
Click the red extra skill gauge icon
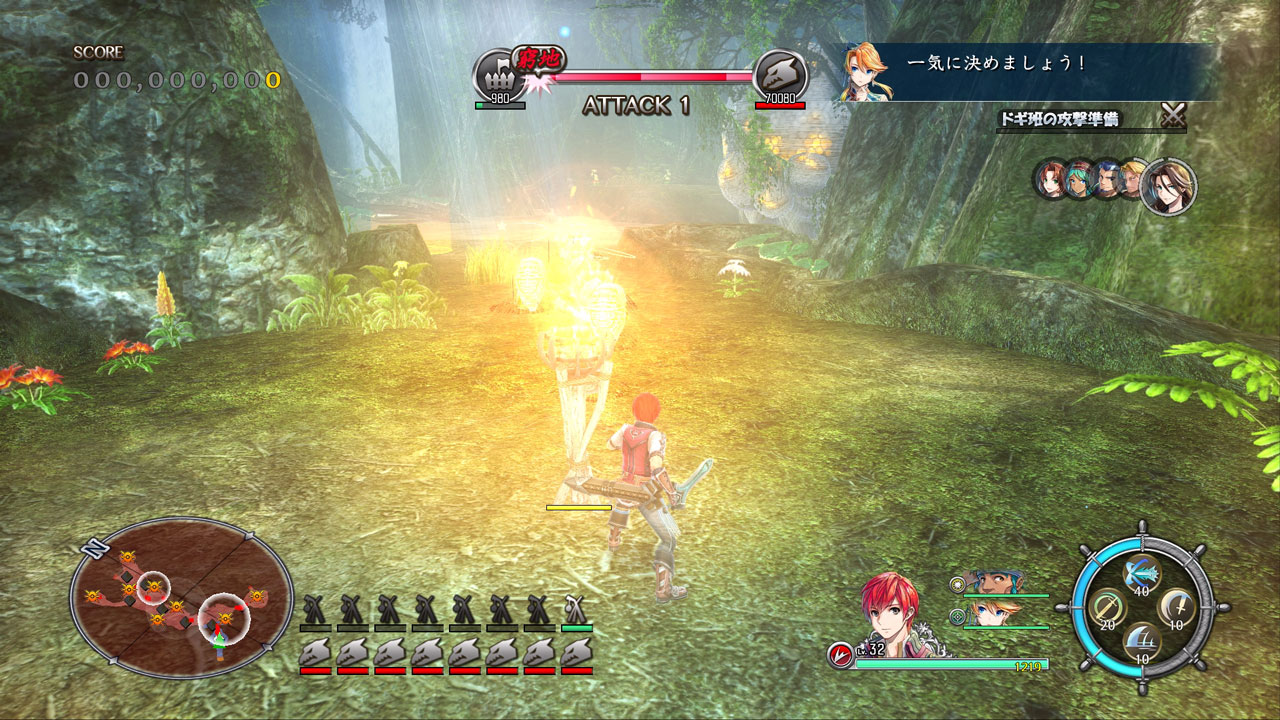[839, 655]
